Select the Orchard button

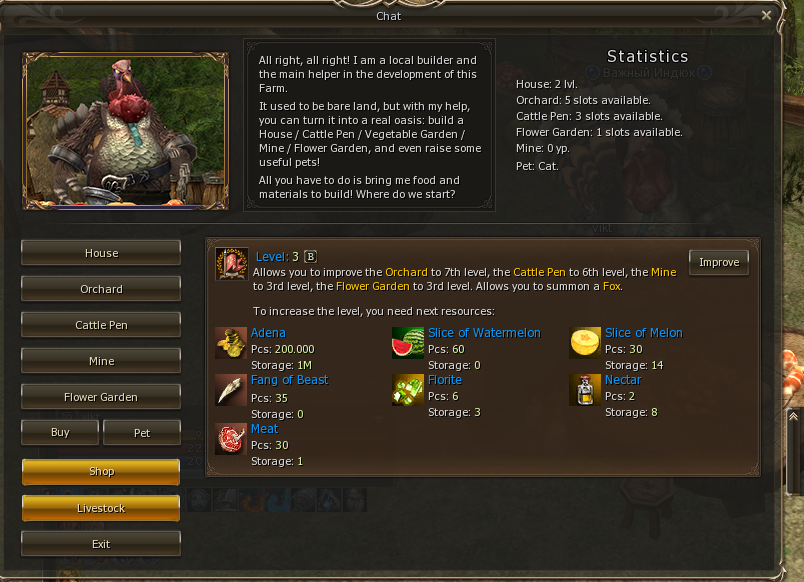pyautogui.click(x=101, y=289)
